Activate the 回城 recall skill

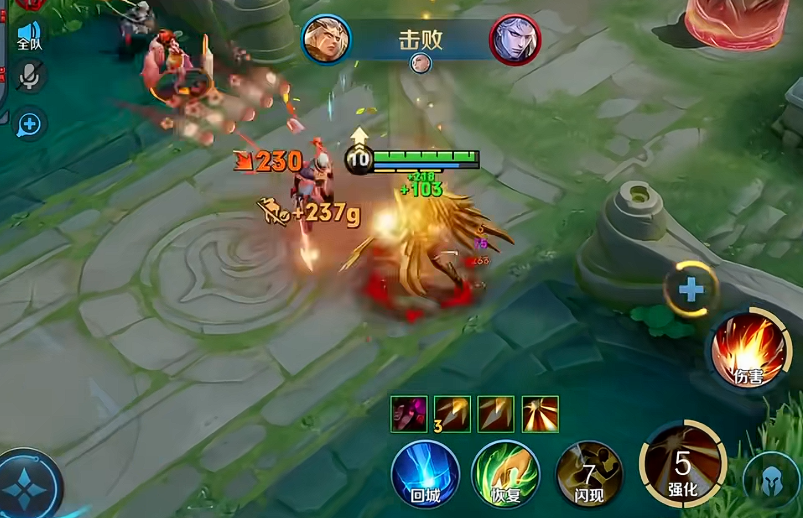425,473
